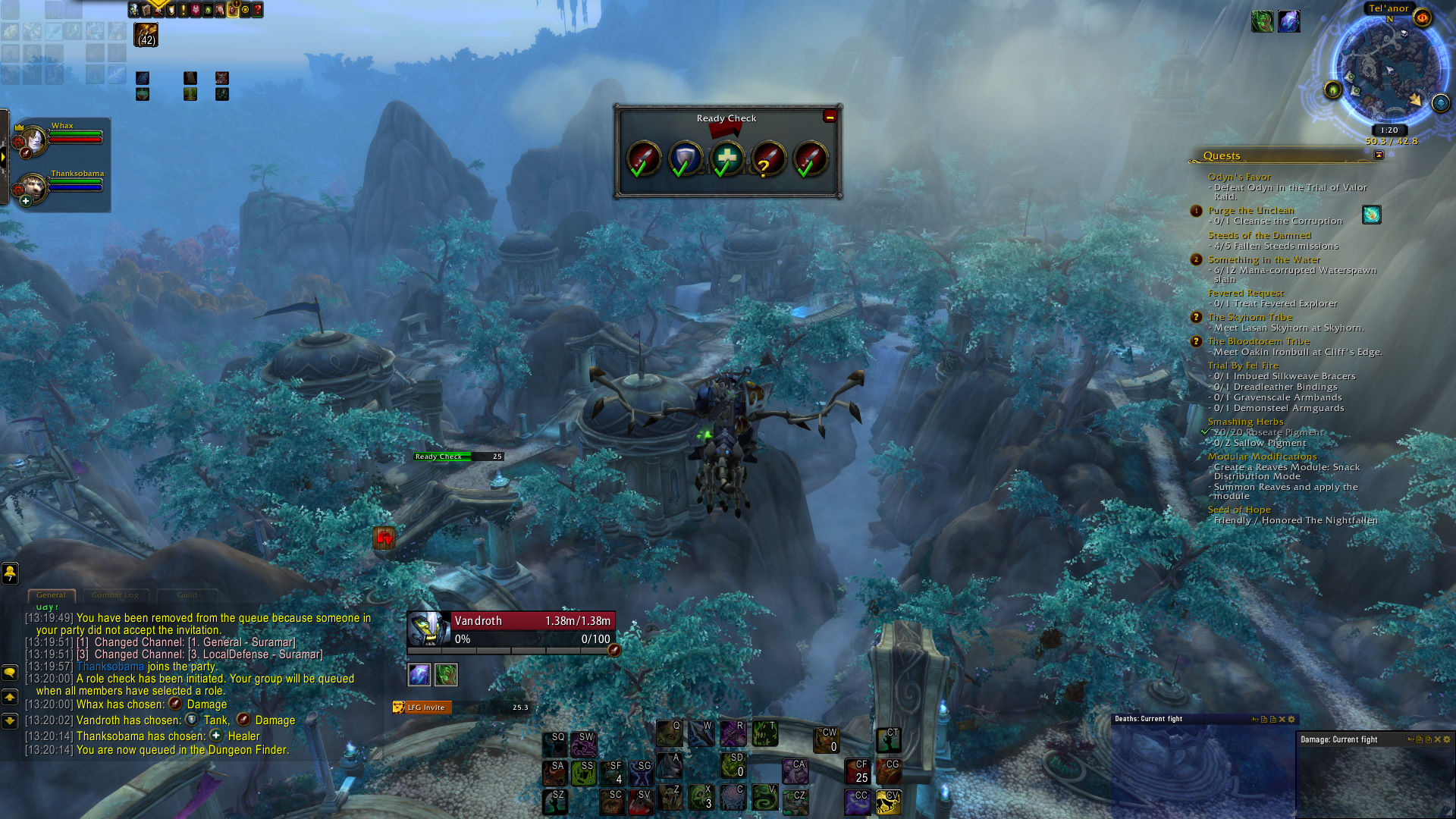This screenshot has width=1456, height=819.
Task: Click Thanksobama's name in chat
Action: point(110,667)
